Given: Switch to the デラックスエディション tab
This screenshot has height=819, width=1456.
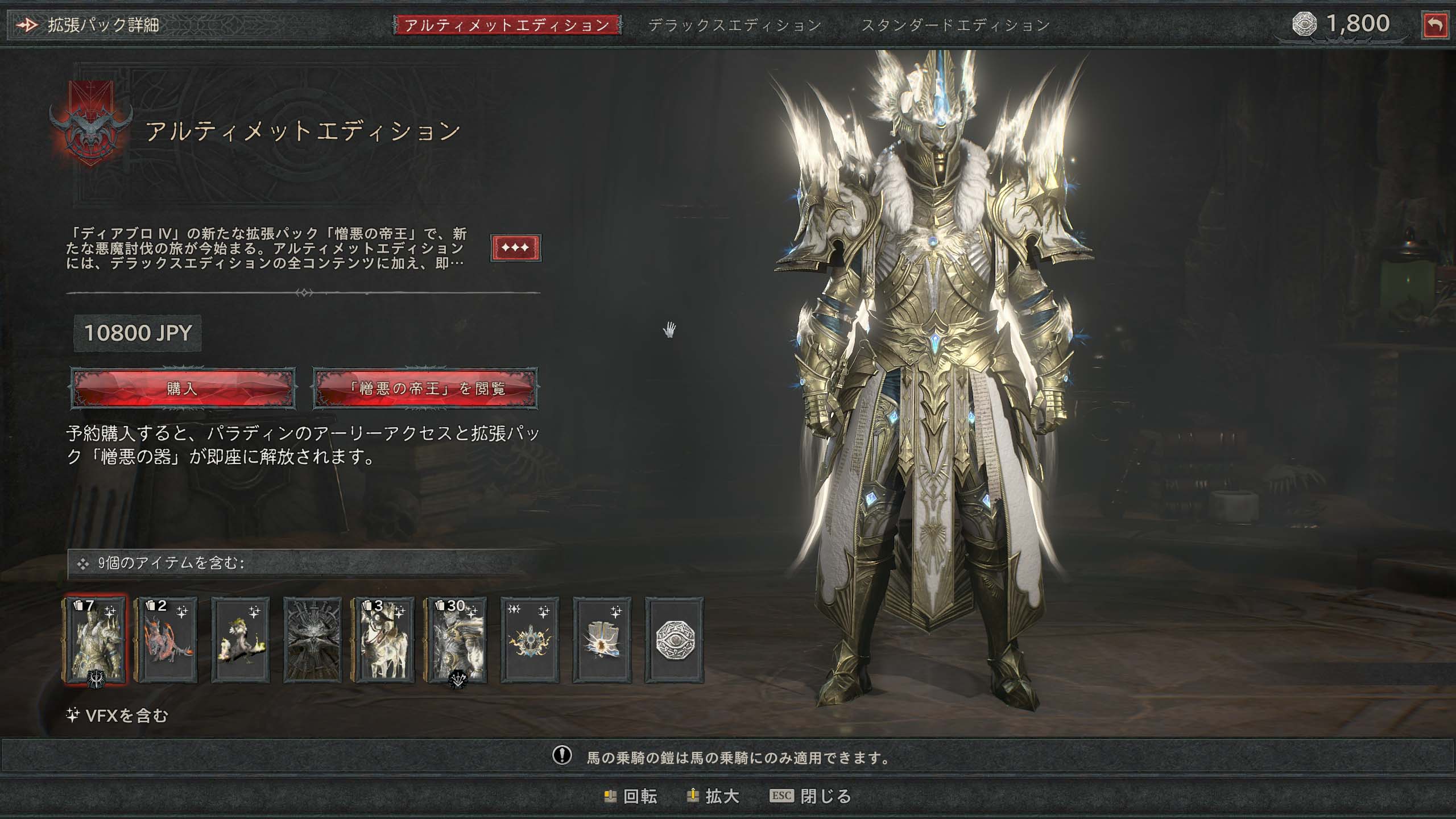Looking at the screenshot, I should (x=734, y=25).
